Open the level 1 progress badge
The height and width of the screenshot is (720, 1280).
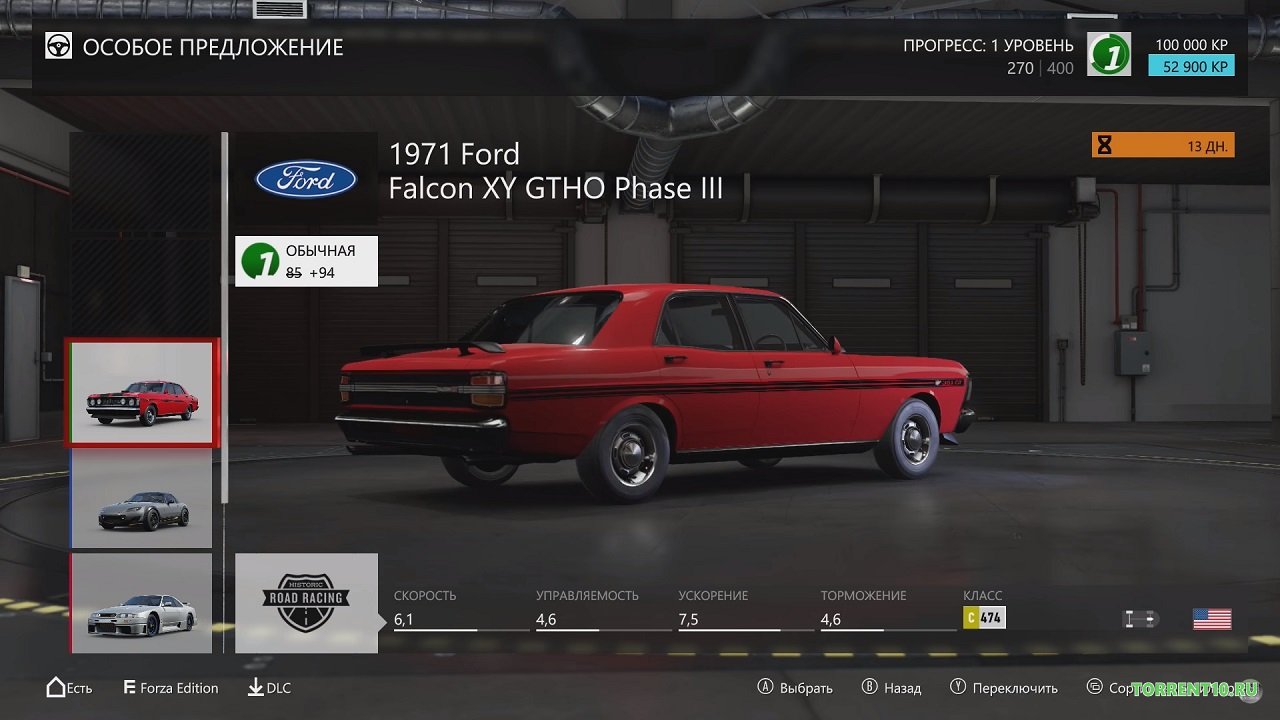(1109, 54)
